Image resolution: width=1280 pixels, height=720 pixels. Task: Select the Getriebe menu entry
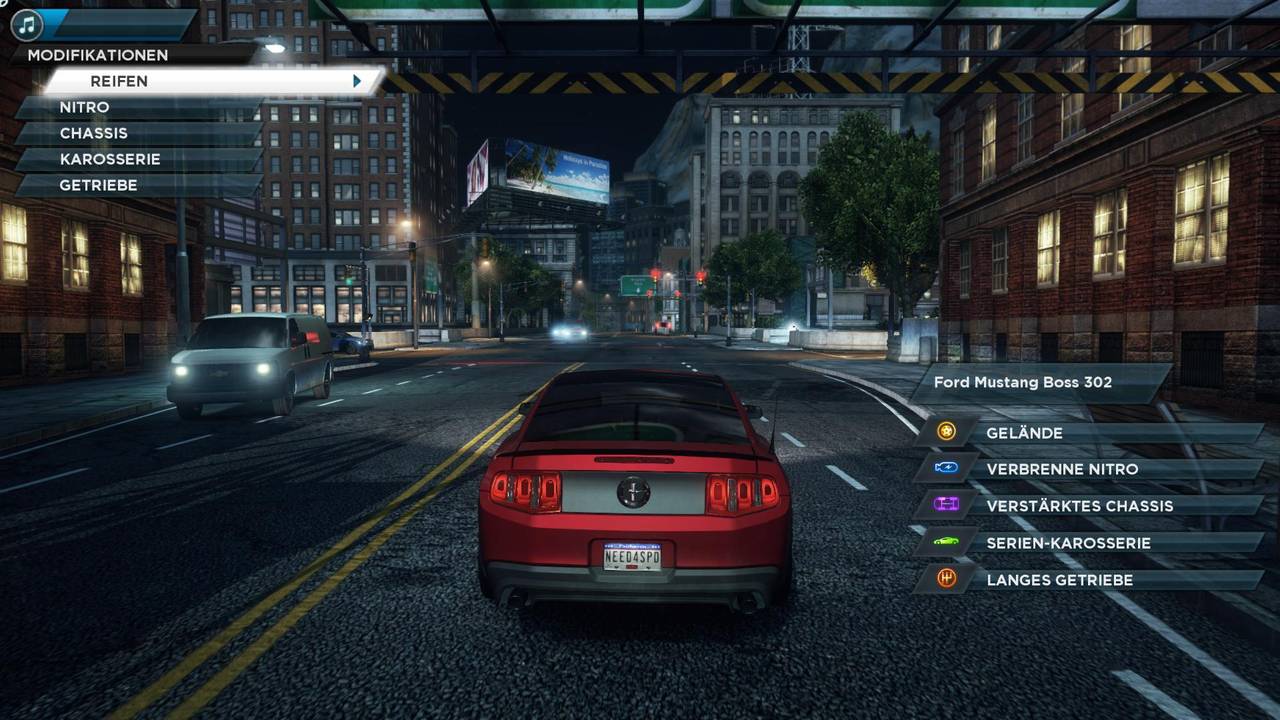click(140, 185)
